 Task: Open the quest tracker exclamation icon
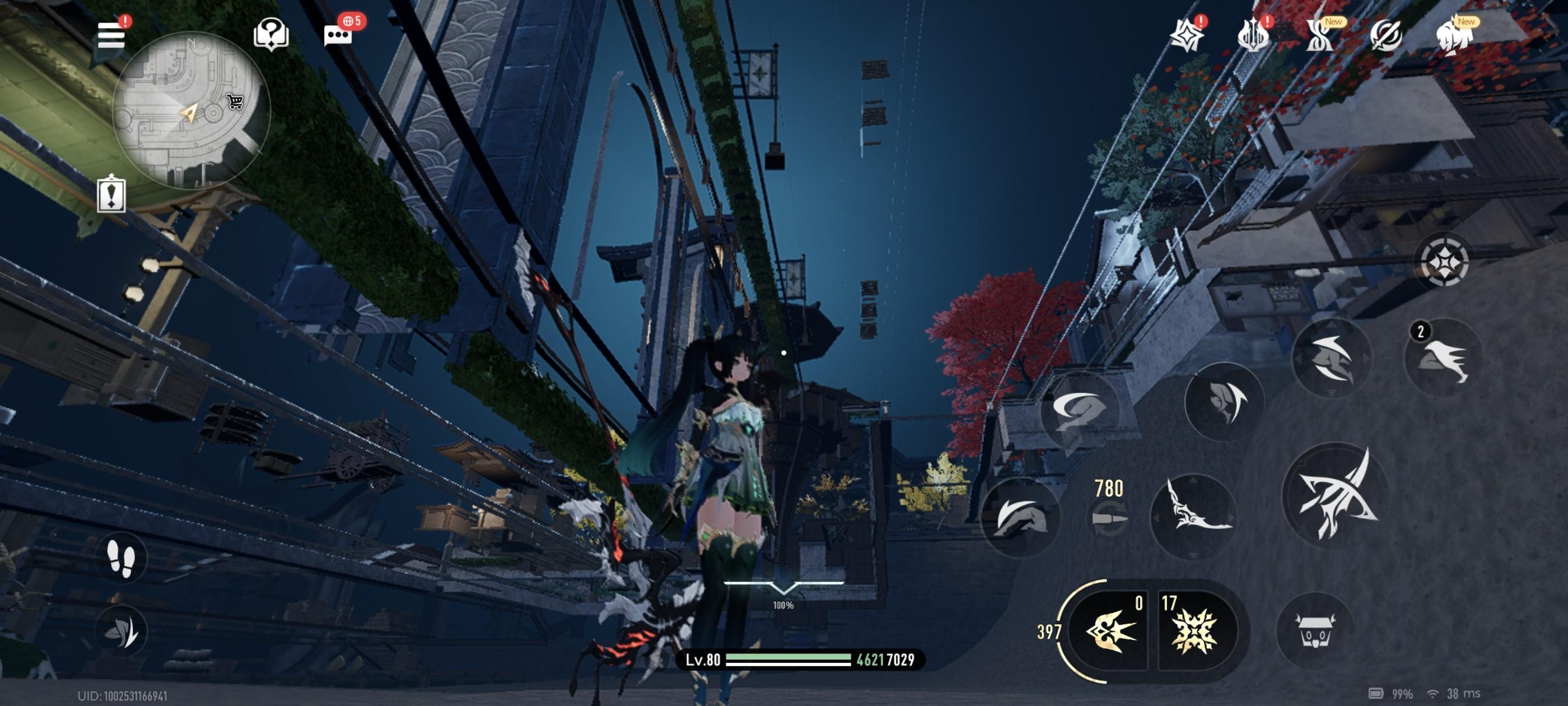point(111,195)
